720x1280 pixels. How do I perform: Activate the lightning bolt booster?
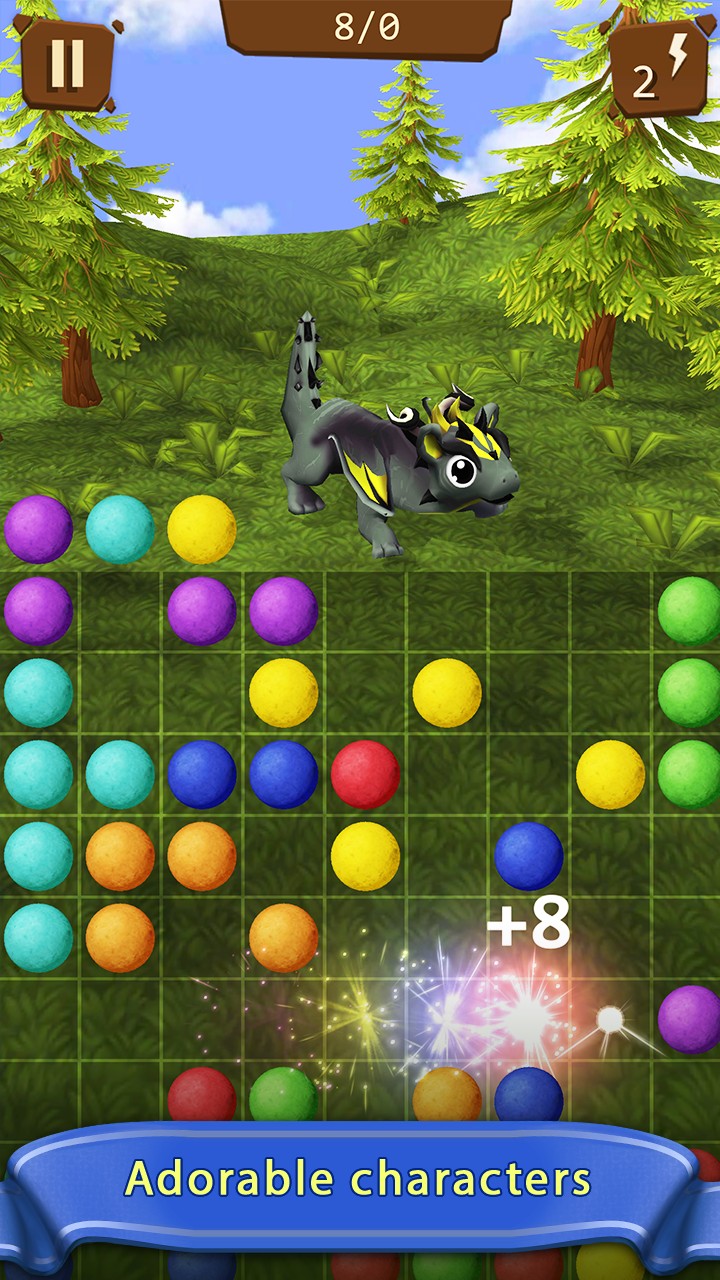click(658, 70)
